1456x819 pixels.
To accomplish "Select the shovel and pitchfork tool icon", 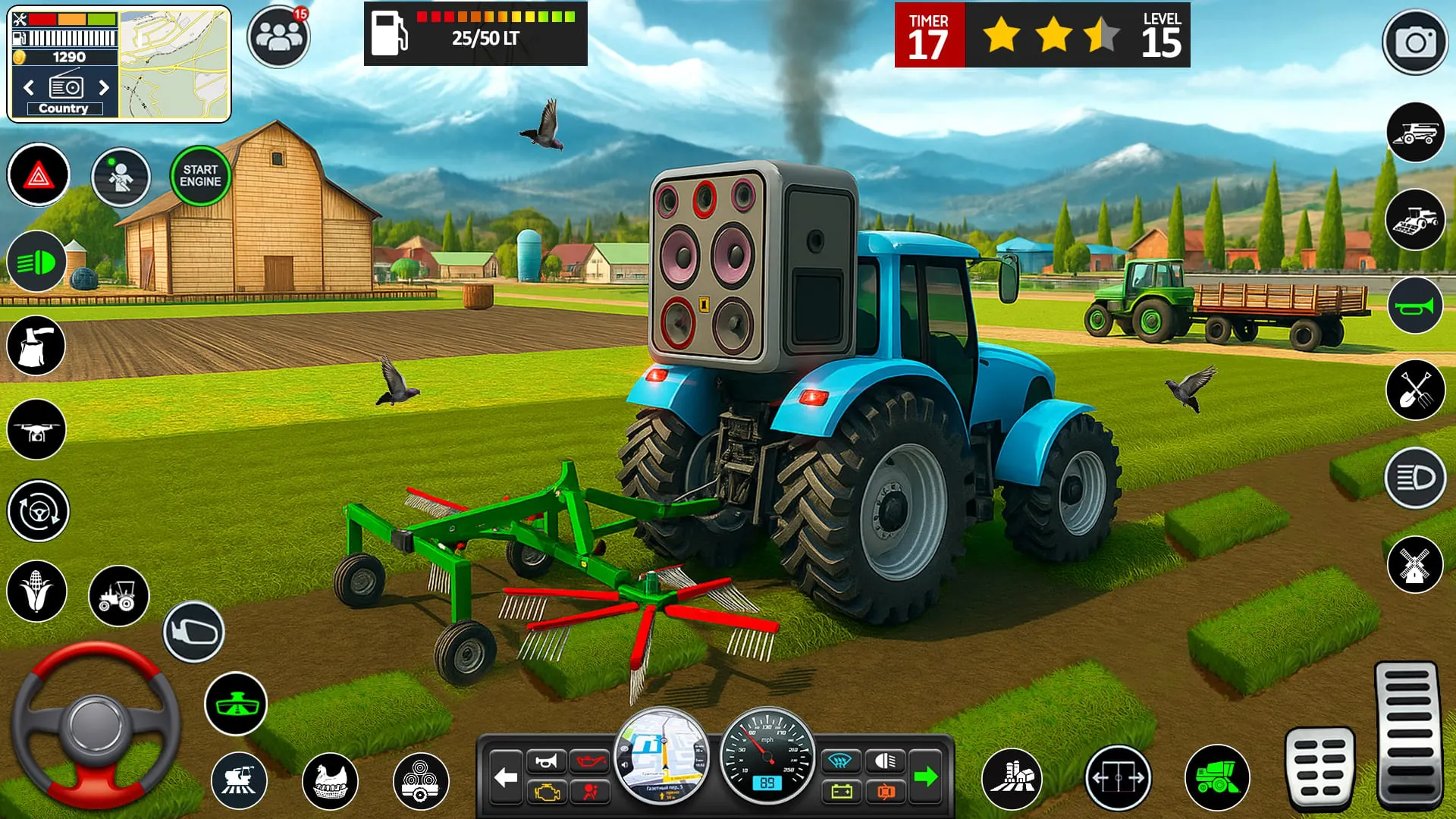I will [x=1418, y=391].
